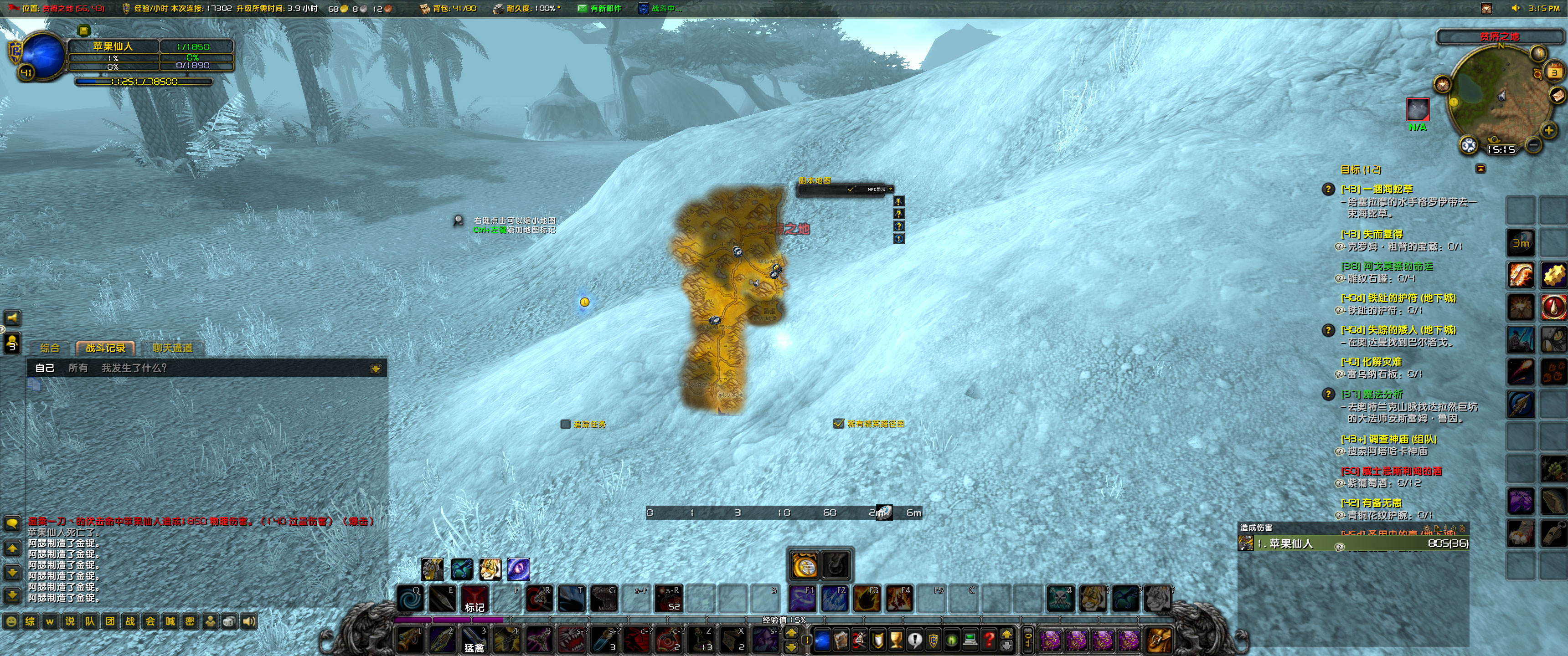Viewport: 1568px width, 656px height.
Task: Enable the 追踪任务 checkbox on the map
Action: pos(565,424)
